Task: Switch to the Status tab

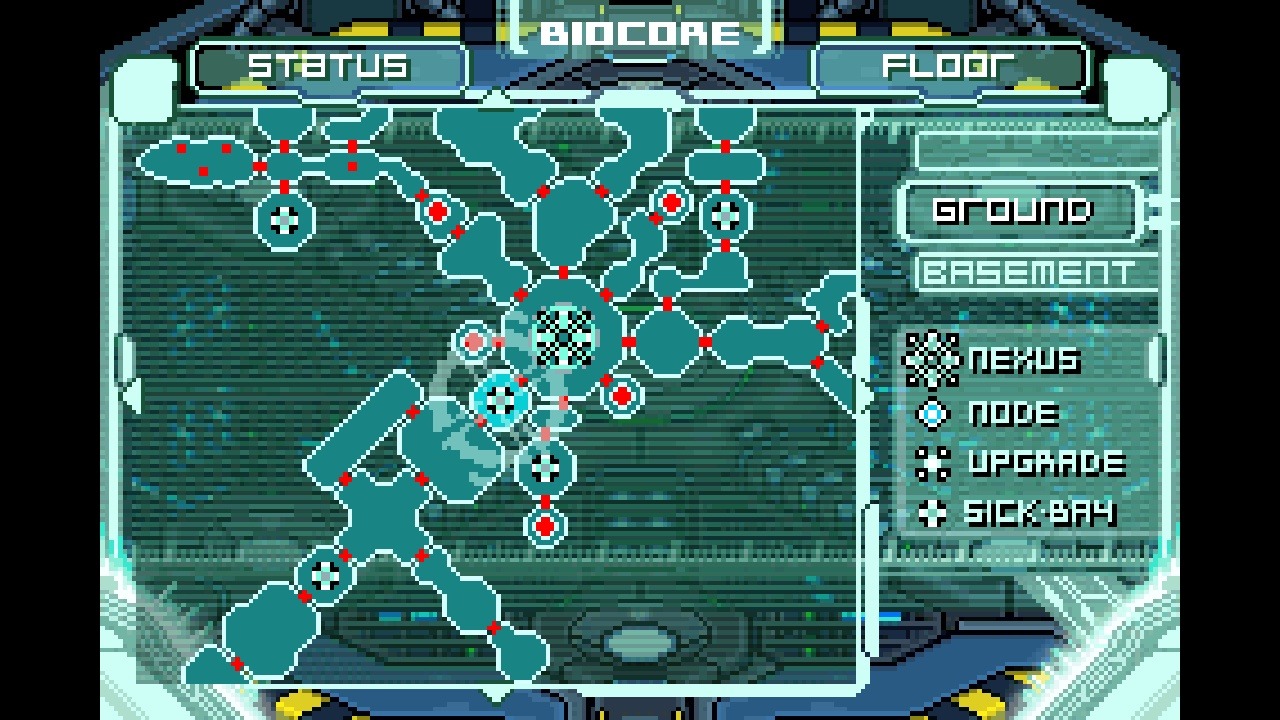Action: (329, 67)
